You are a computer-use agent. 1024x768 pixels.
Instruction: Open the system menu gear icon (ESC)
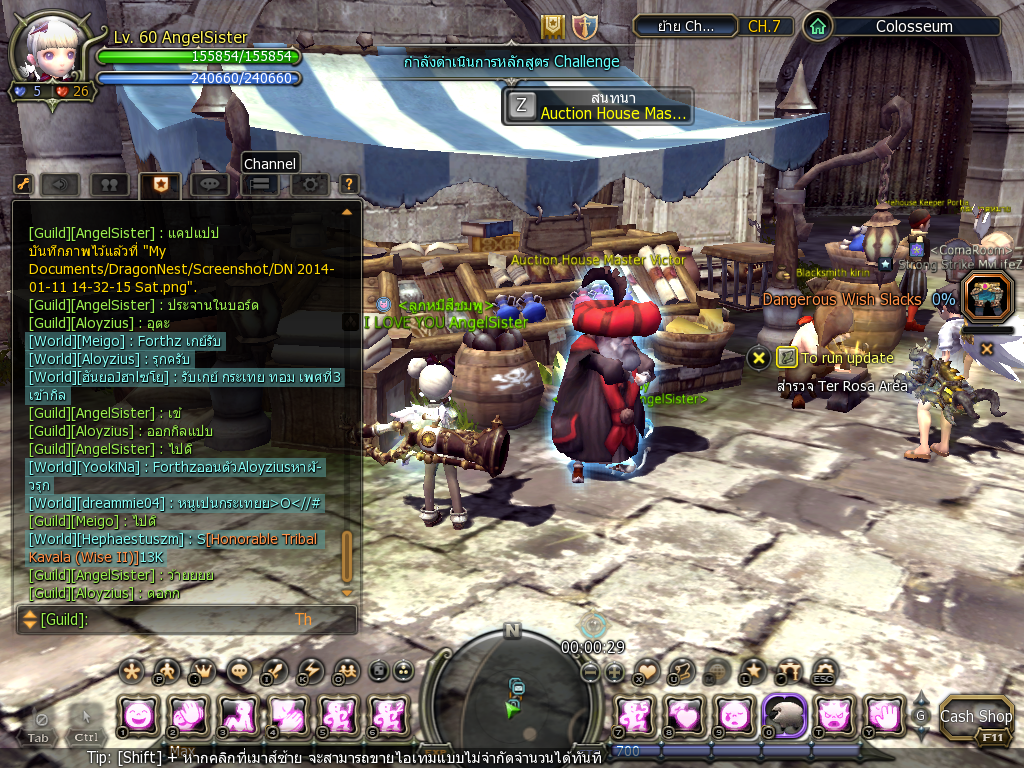tap(824, 670)
